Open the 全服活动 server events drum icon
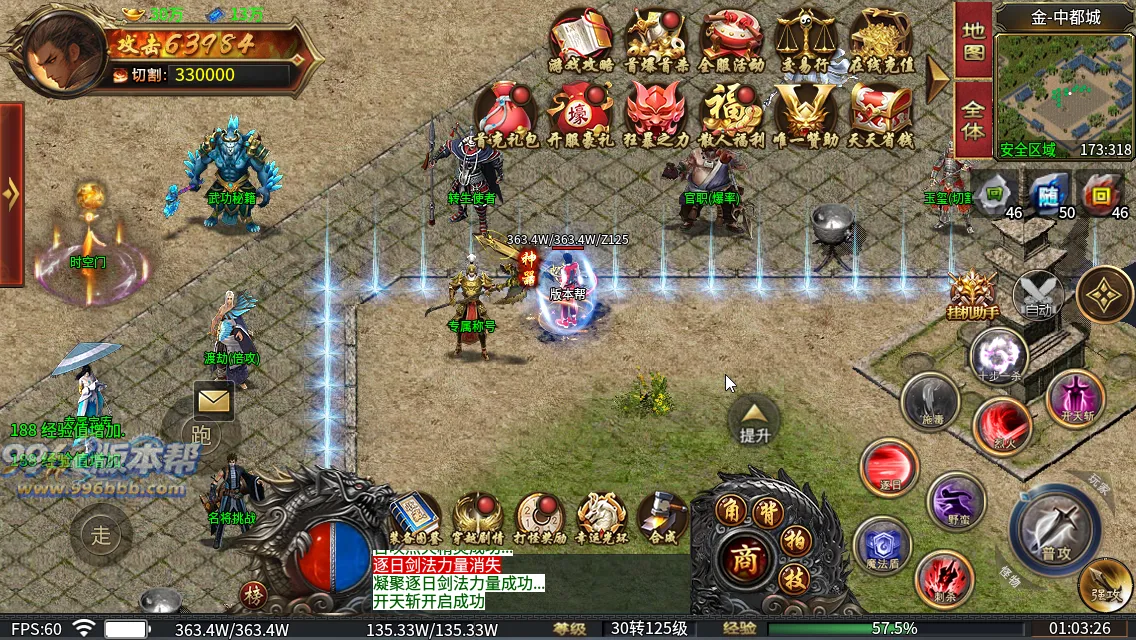 pyautogui.click(x=731, y=39)
